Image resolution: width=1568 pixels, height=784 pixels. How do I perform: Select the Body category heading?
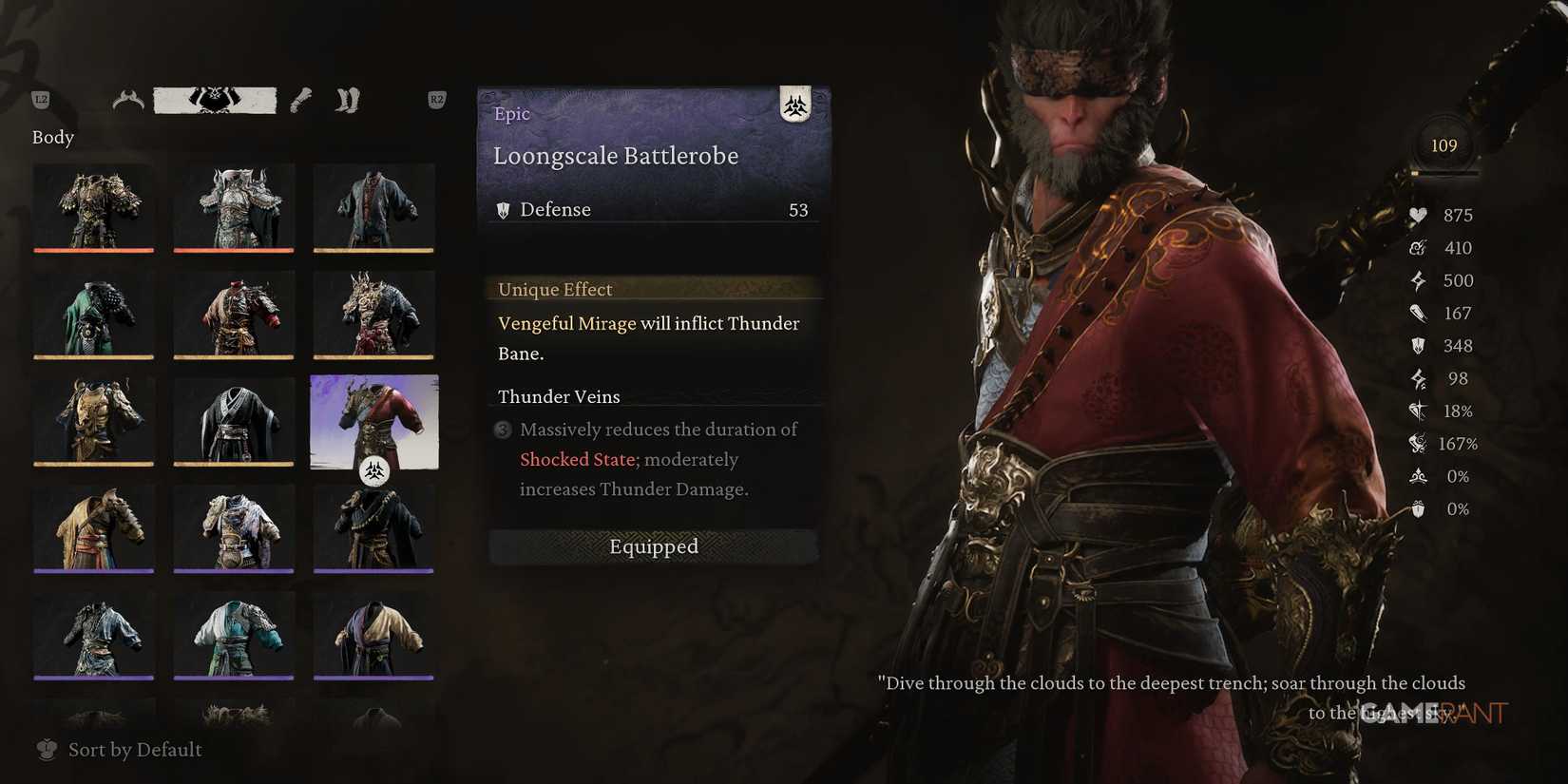click(x=52, y=137)
